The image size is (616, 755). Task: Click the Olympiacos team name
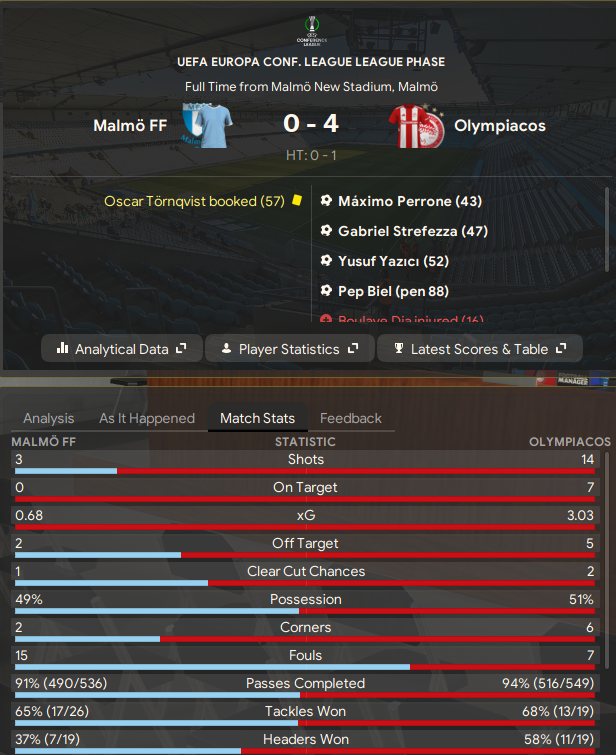(x=499, y=126)
